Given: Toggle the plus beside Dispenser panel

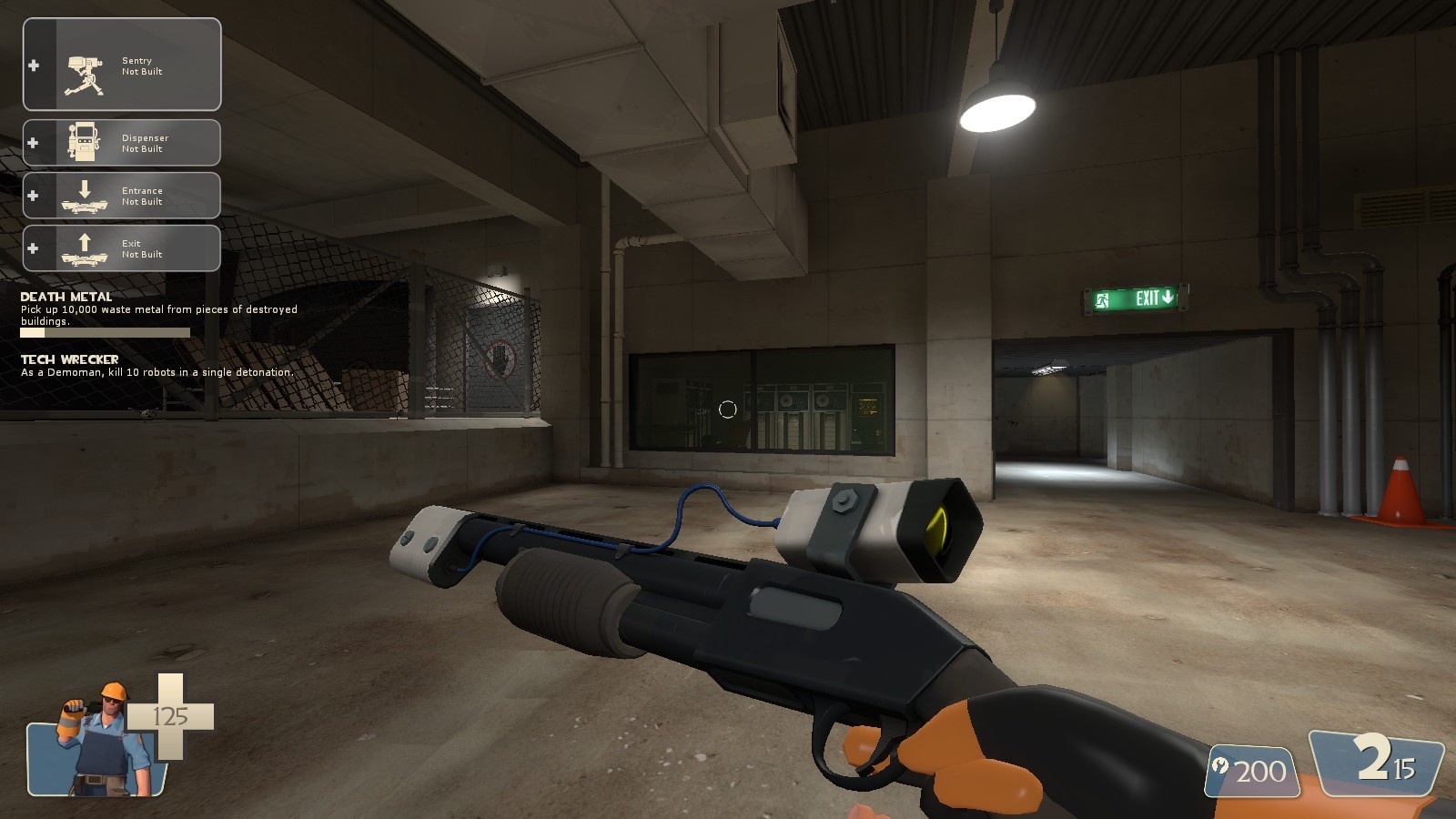Looking at the screenshot, I should click(x=33, y=143).
